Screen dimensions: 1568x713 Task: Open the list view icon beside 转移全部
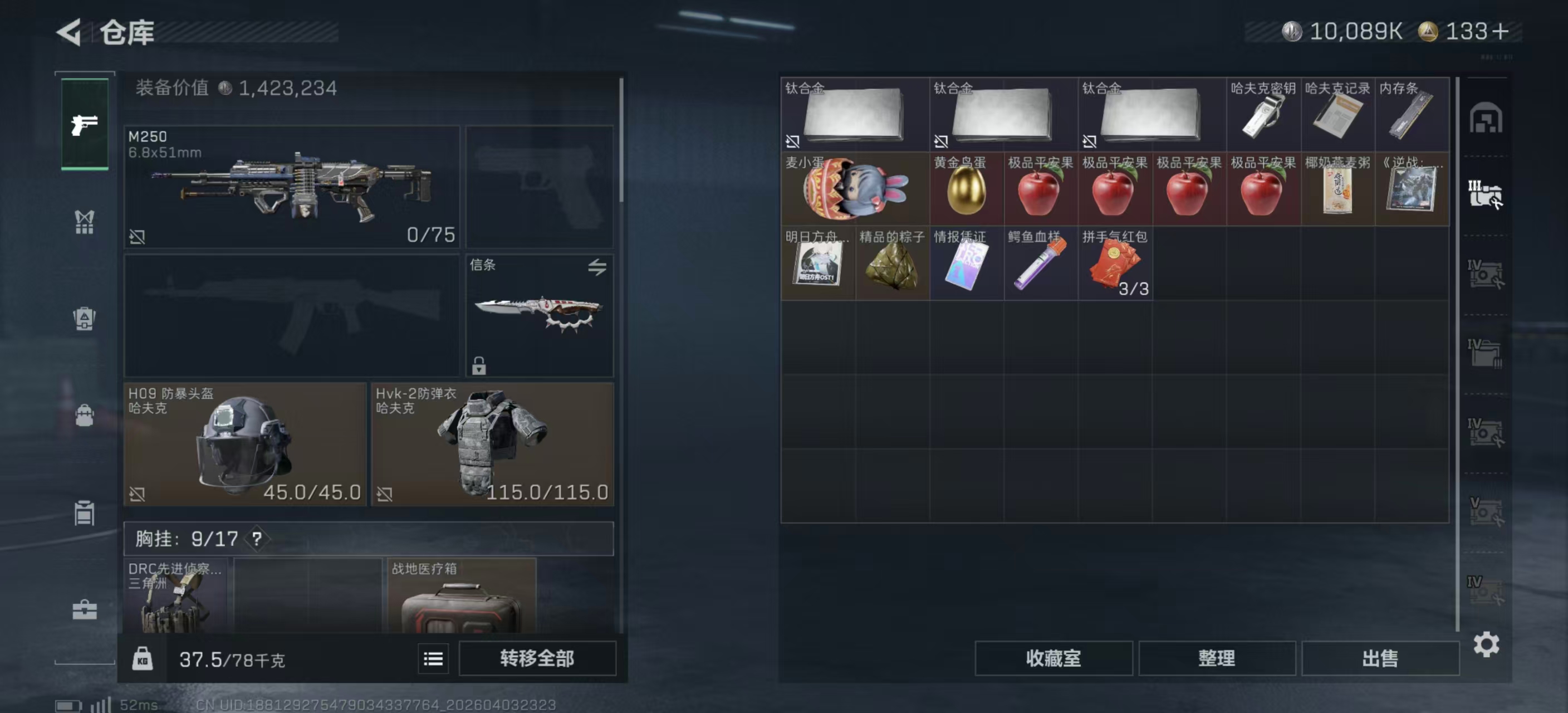pos(433,658)
